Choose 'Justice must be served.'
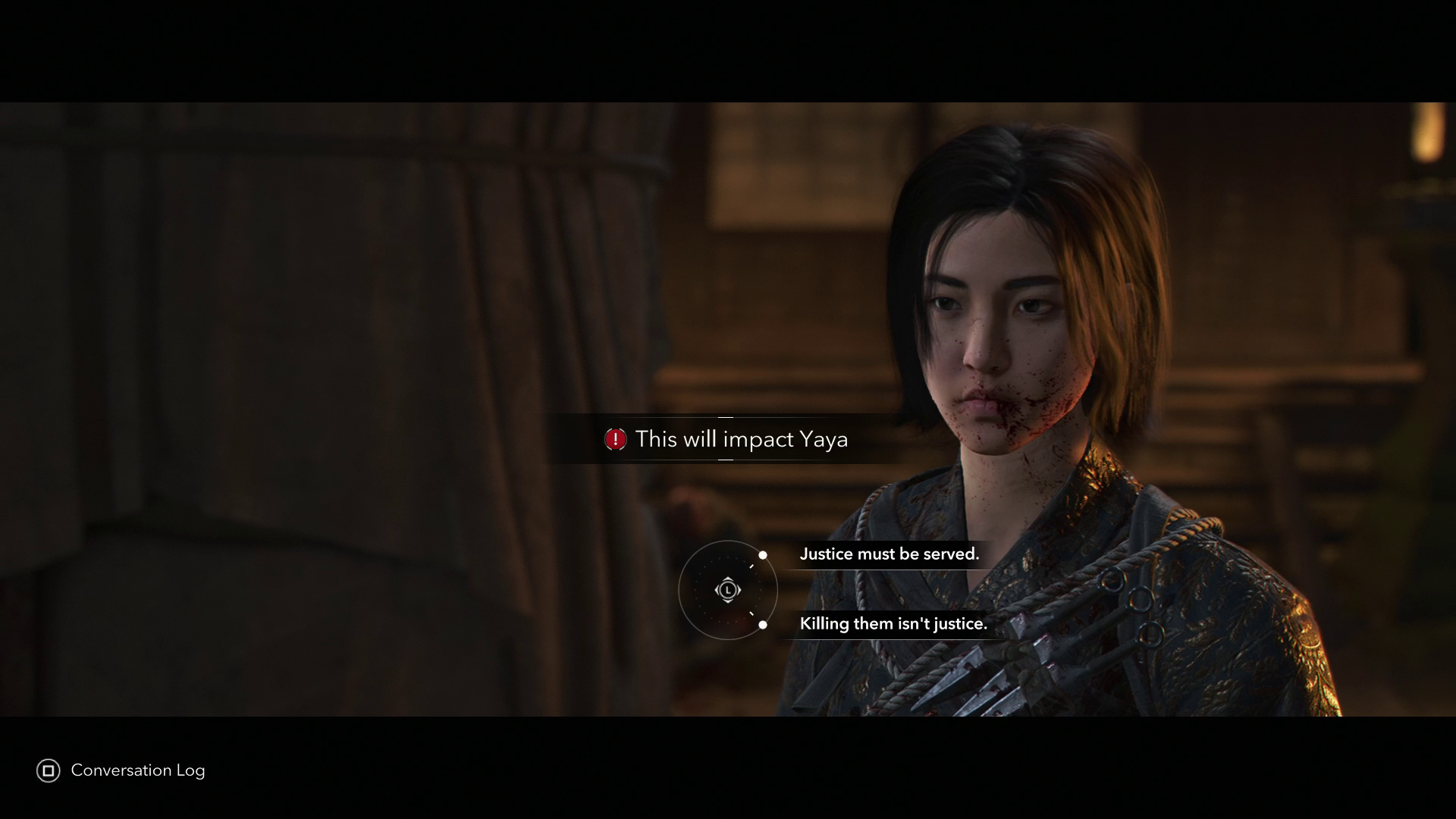The width and height of the screenshot is (1456, 819). pyautogui.click(x=890, y=554)
